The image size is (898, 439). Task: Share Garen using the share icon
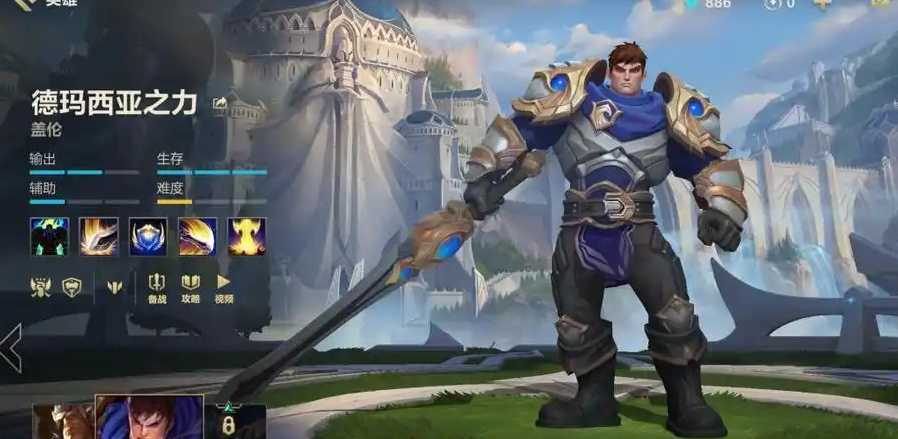[219, 101]
